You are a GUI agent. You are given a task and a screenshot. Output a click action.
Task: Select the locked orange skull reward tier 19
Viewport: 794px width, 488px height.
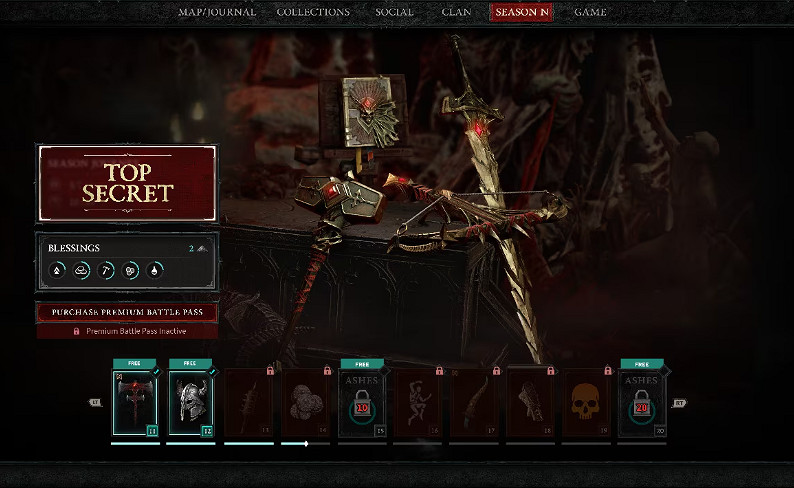point(586,402)
